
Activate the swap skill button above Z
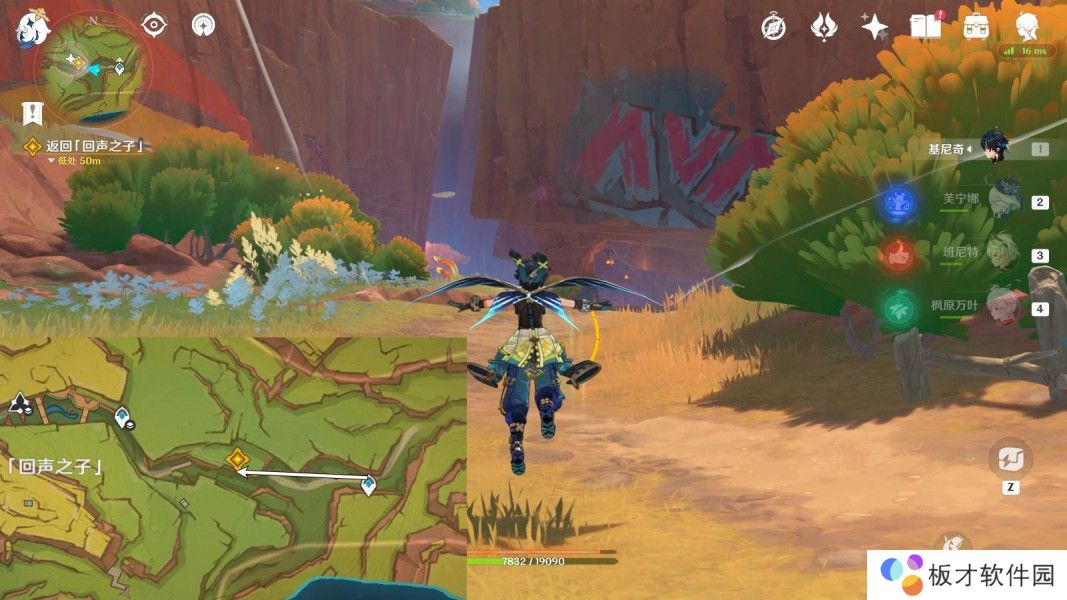(1010, 459)
